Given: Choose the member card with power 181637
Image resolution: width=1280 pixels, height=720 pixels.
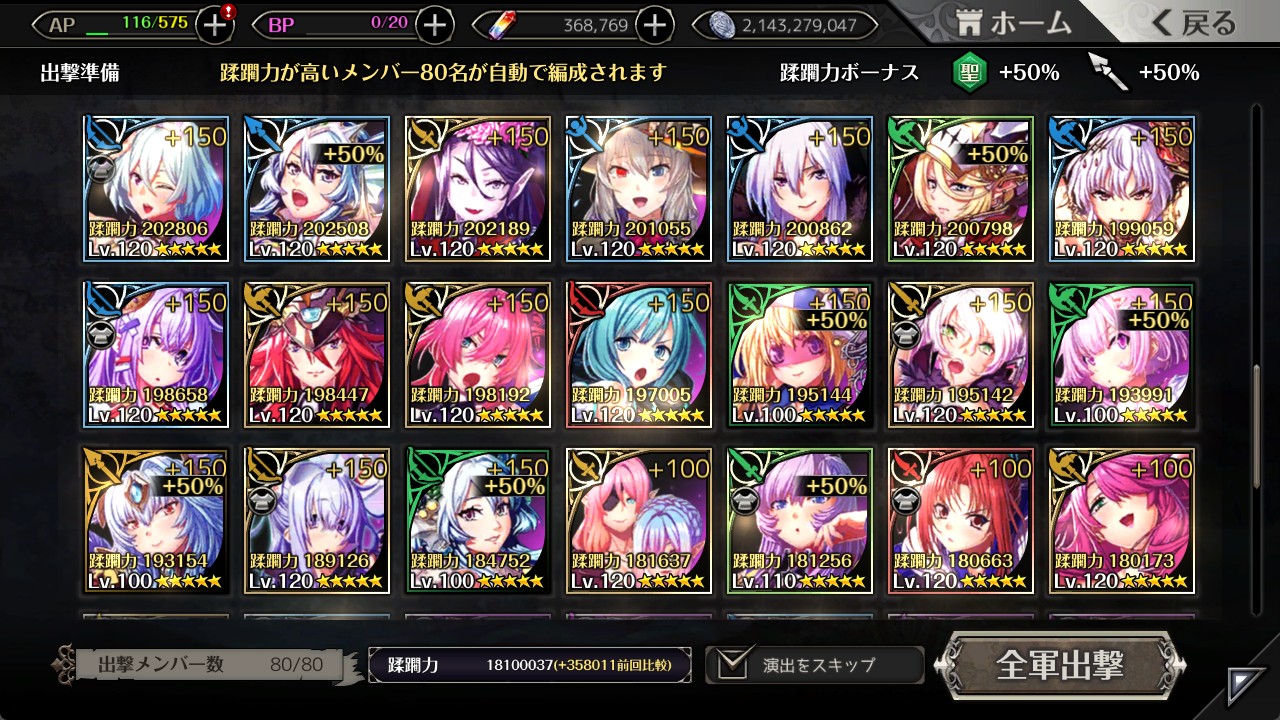Looking at the screenshot, I should point(639,521).
